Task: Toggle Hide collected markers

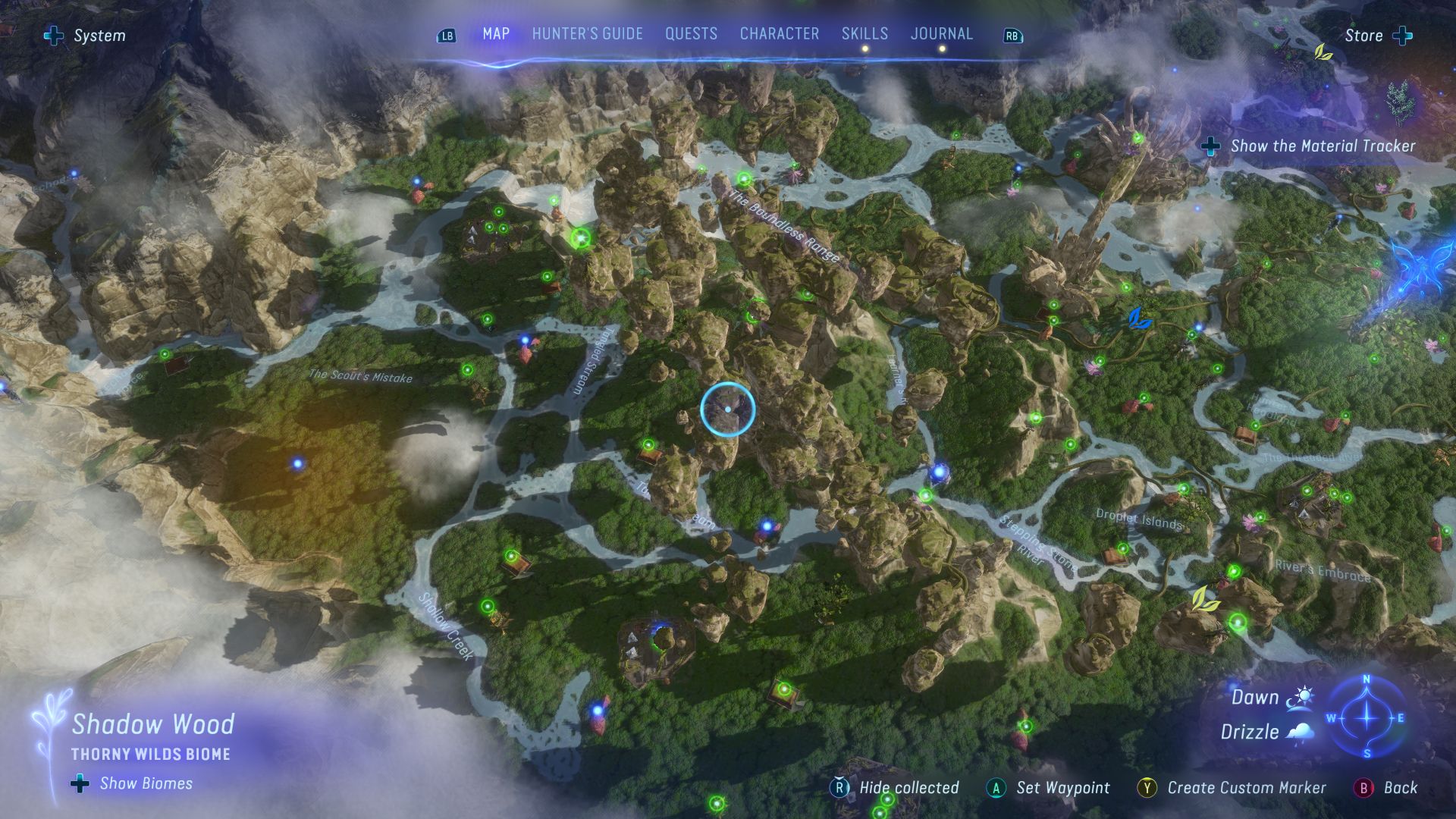Action: point(839,788)
